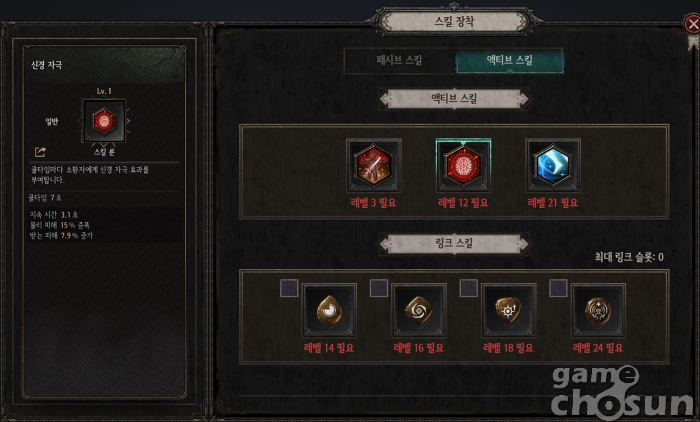
Task: Select the 액티브 스킬 tab
Action: point(510,61)
